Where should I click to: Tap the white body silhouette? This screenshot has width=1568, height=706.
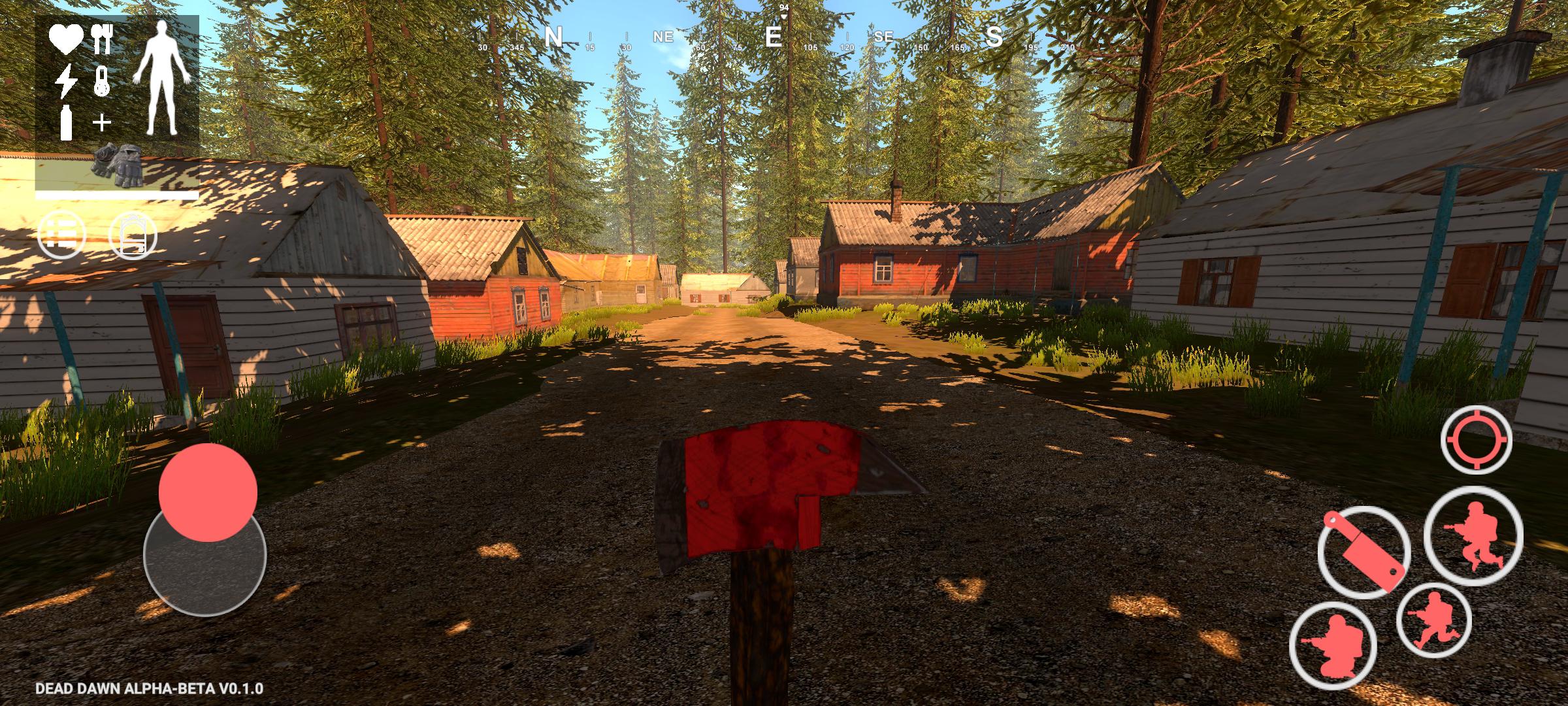coord(161,78)
